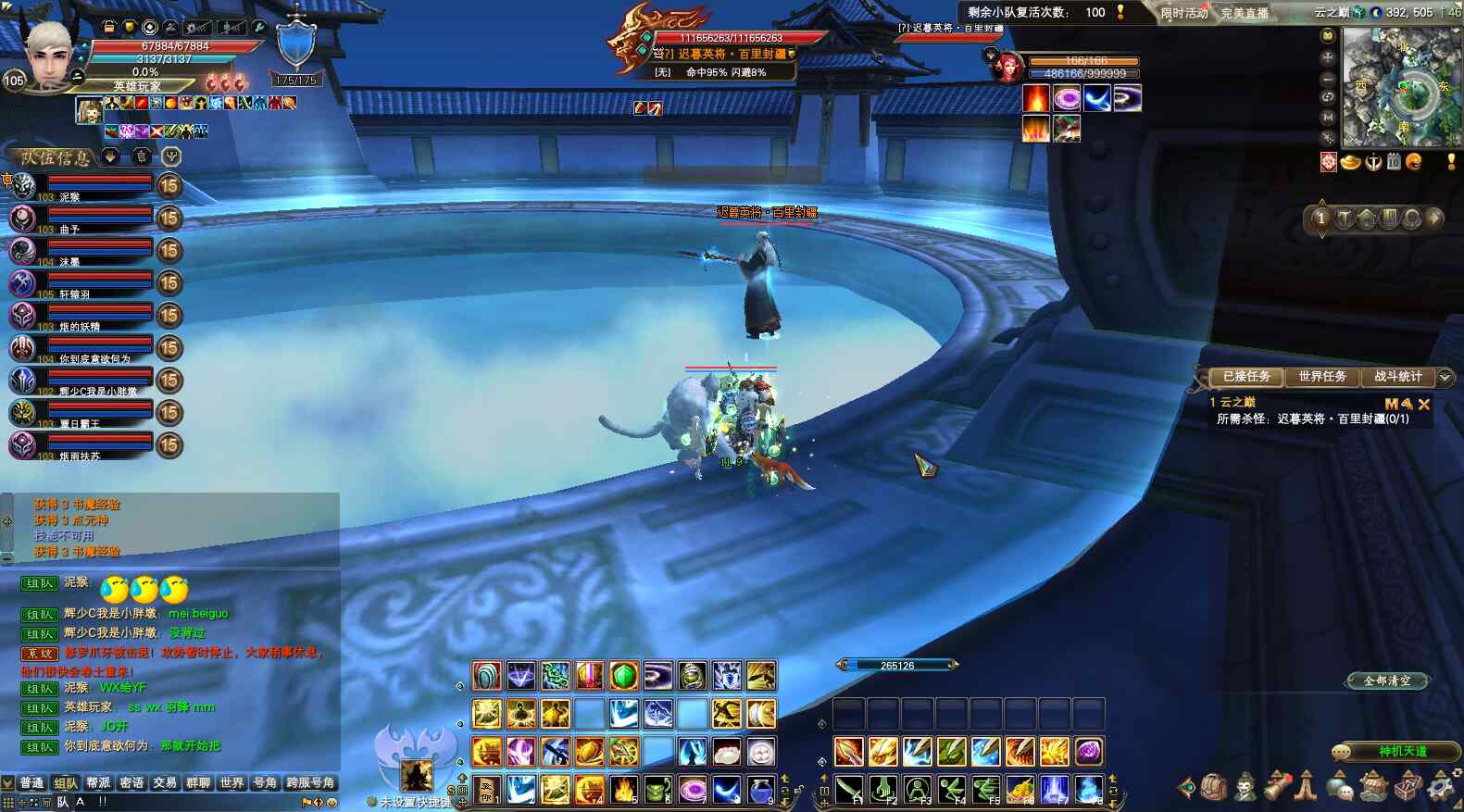Screen dimensions: 1464x812
Task: Click the minimap
Action: 1402,86
